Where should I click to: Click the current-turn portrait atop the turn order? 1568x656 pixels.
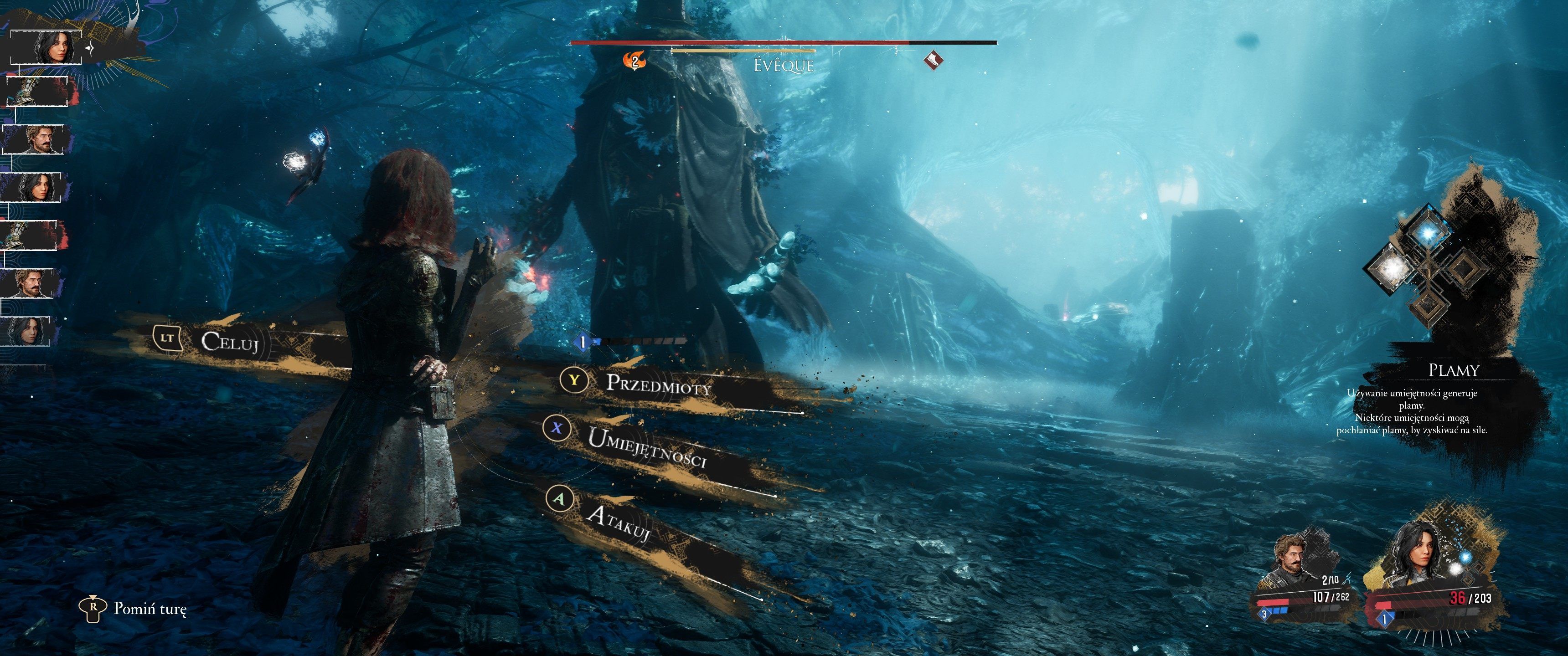[x=50, y=46]
